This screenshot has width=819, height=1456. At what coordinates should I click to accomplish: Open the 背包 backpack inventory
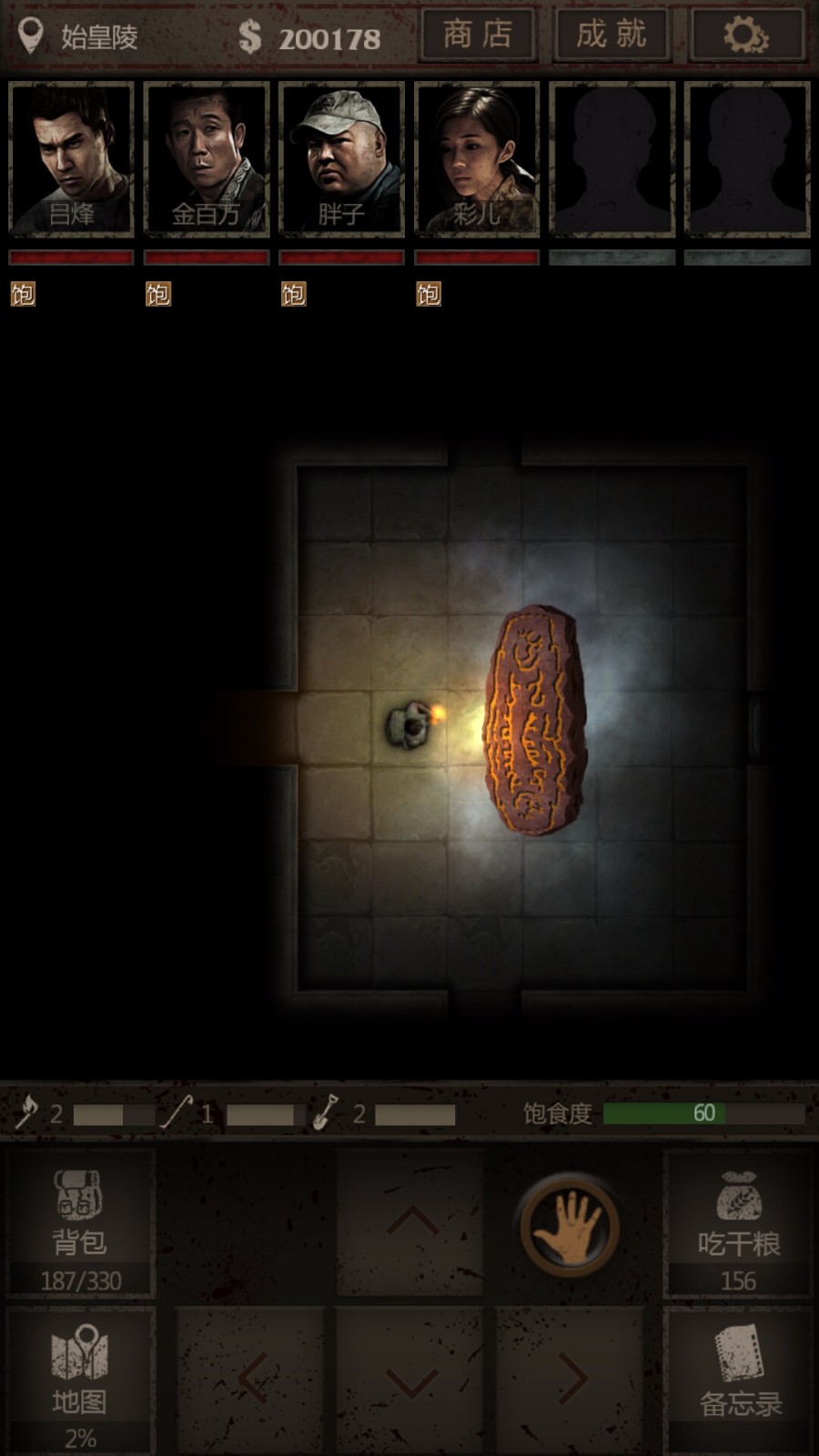coord(80,1224)
